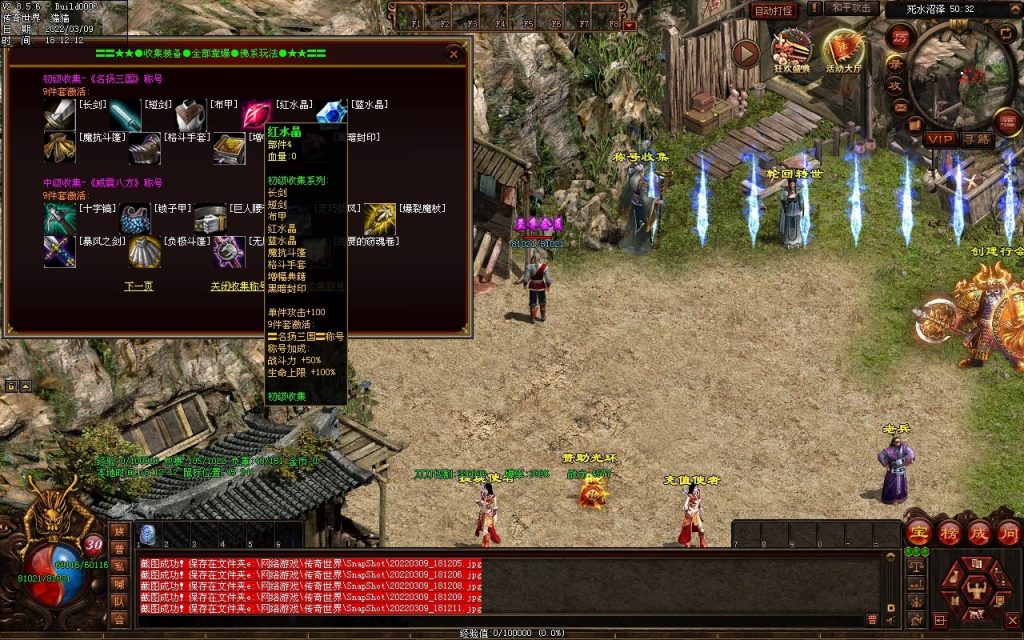Select the 暴风之剑 storm sword icon
Viewport: 1024px width, 640px height.
[x=59, y=252]
